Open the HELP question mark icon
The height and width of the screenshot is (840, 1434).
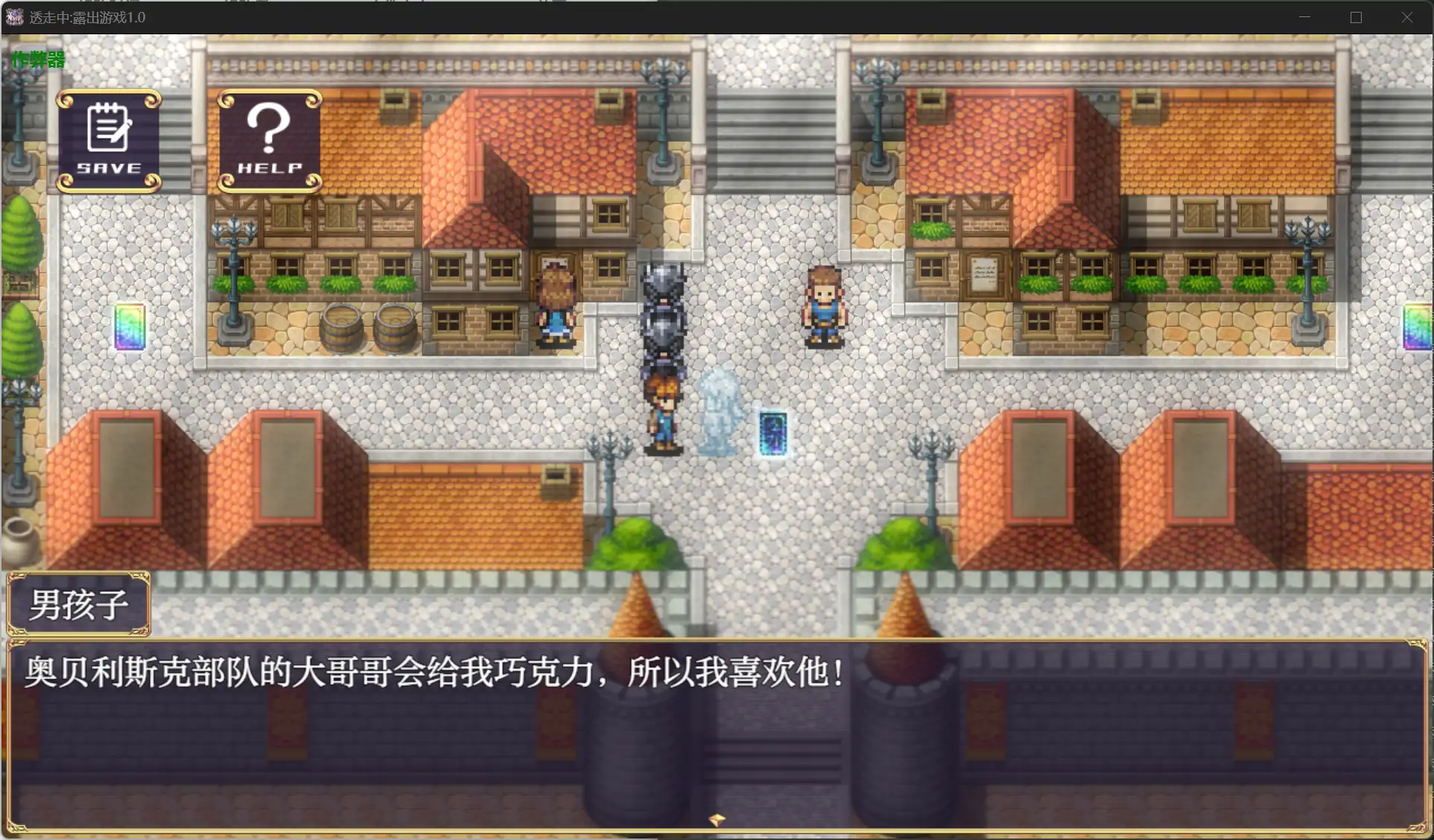(x=269, y=141)
